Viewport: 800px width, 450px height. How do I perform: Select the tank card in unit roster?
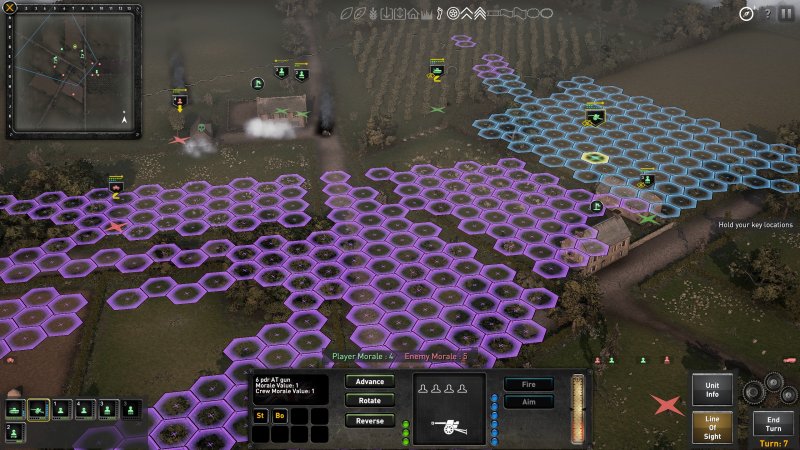15,408
